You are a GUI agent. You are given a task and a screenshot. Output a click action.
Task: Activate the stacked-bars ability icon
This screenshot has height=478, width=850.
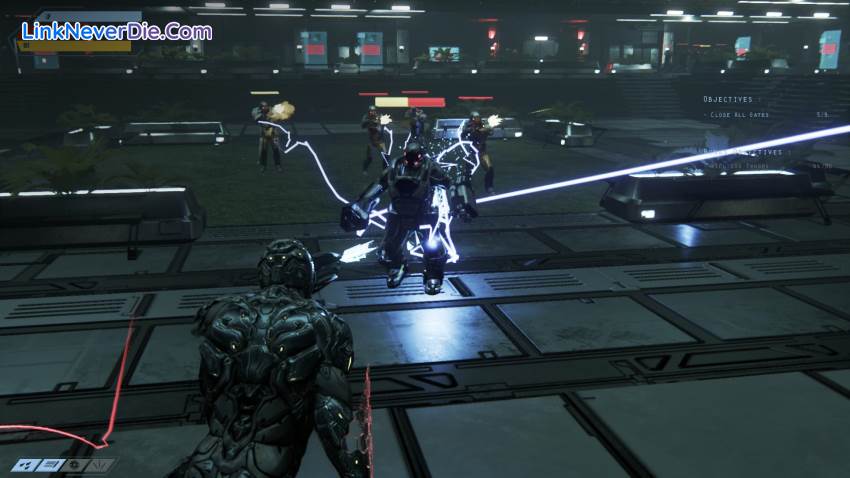(x=51, y=465)
